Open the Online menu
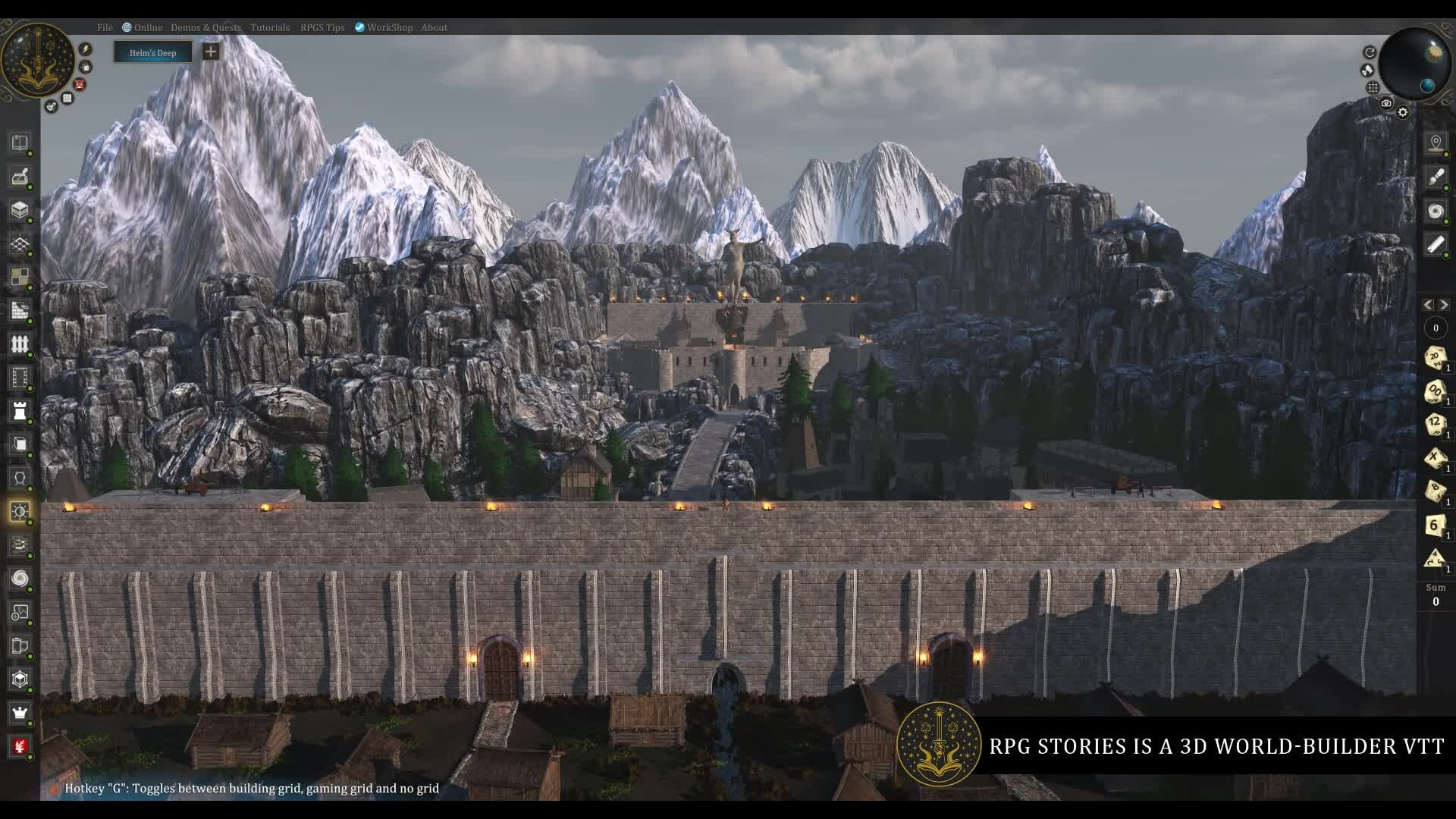The image size is (1456, 819). pos(143,27)
